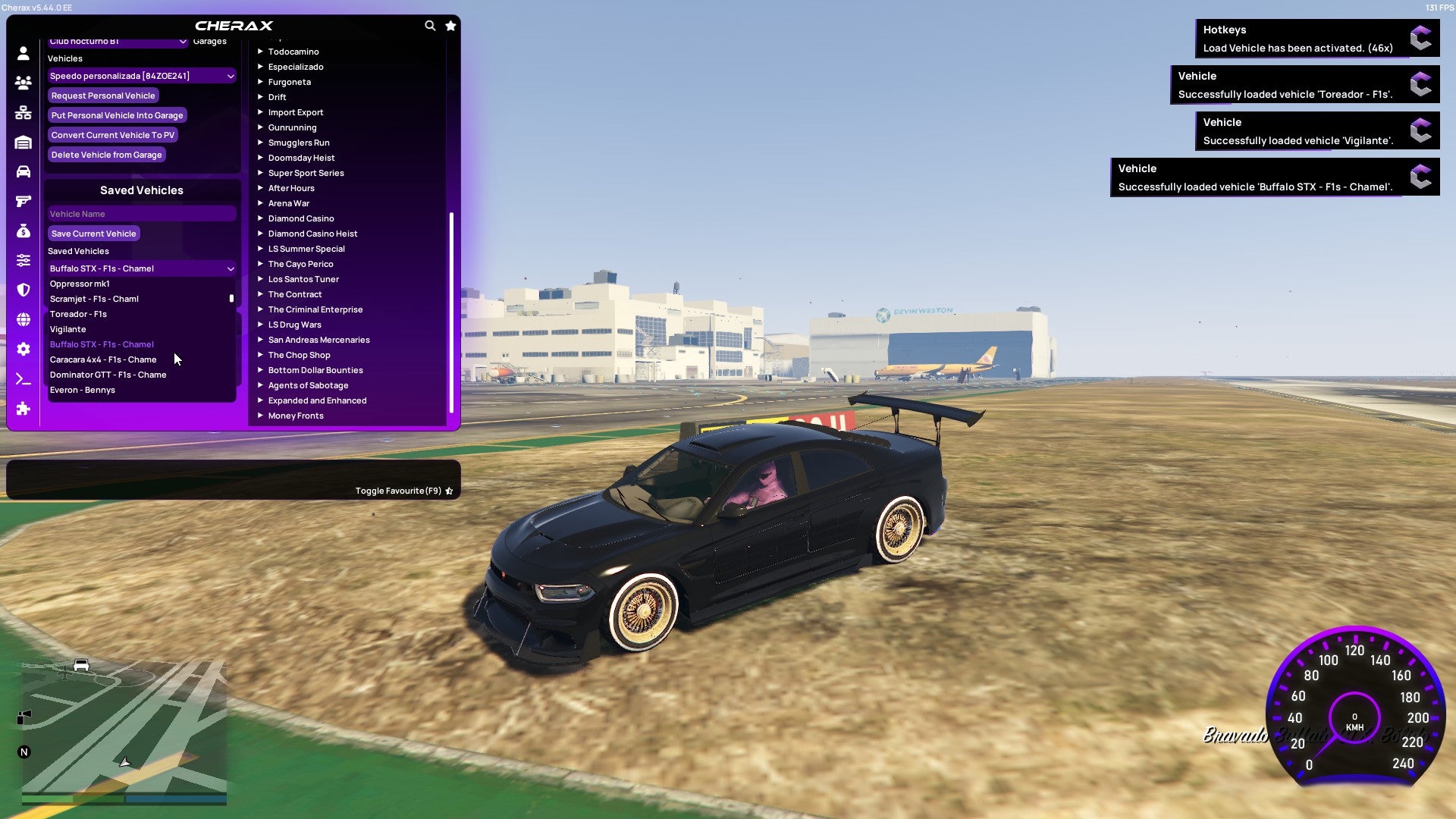
Task: Select the online players icon
Action: (x=23, y=83)
